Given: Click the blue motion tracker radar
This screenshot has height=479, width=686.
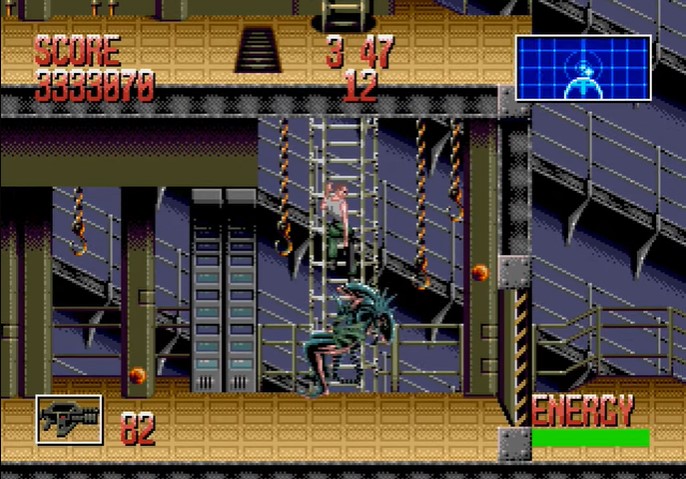Looking at the screenshot, I should (x=583, y=68).
